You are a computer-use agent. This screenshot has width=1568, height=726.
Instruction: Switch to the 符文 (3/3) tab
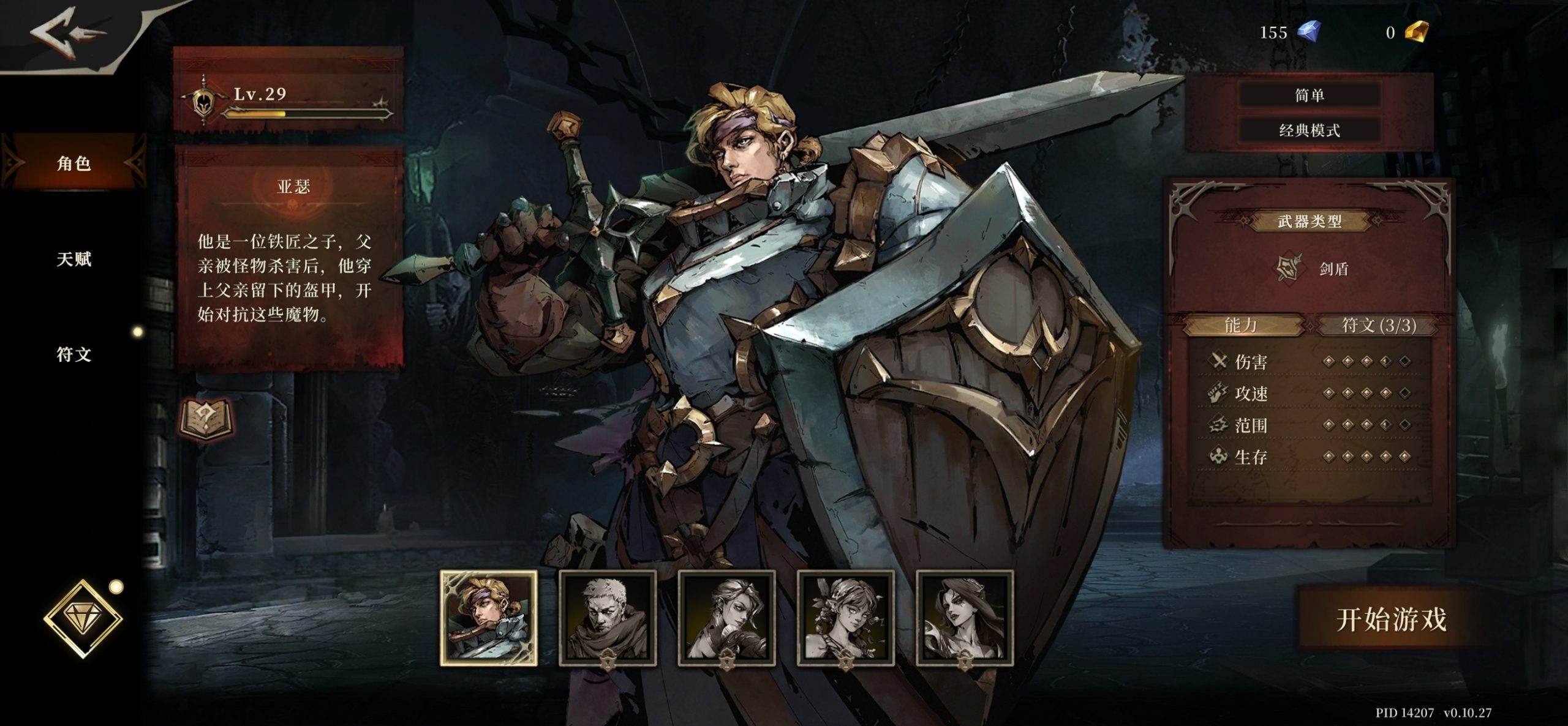(x=1379, y=325)
